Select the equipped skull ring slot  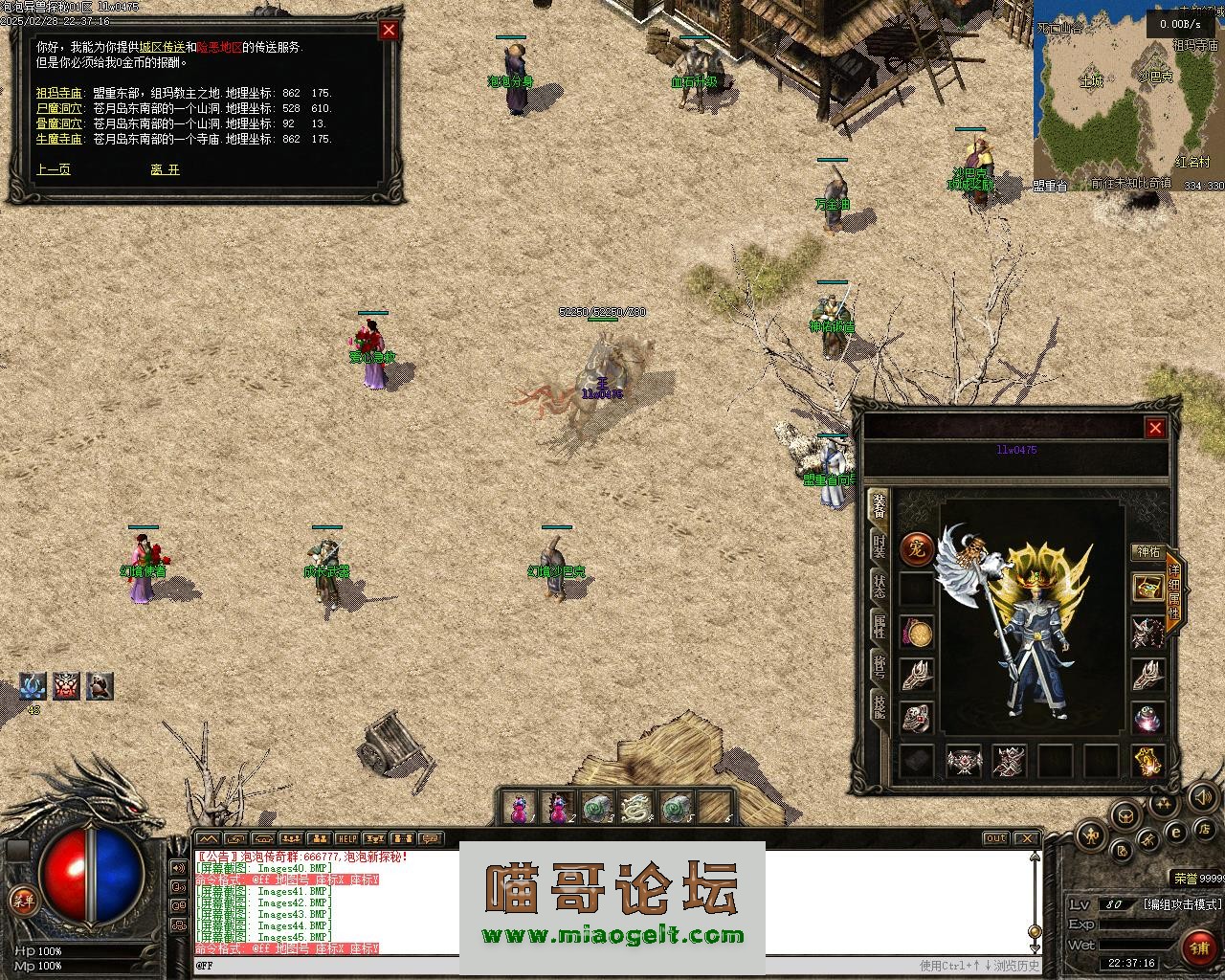click(x=917, y=717)
